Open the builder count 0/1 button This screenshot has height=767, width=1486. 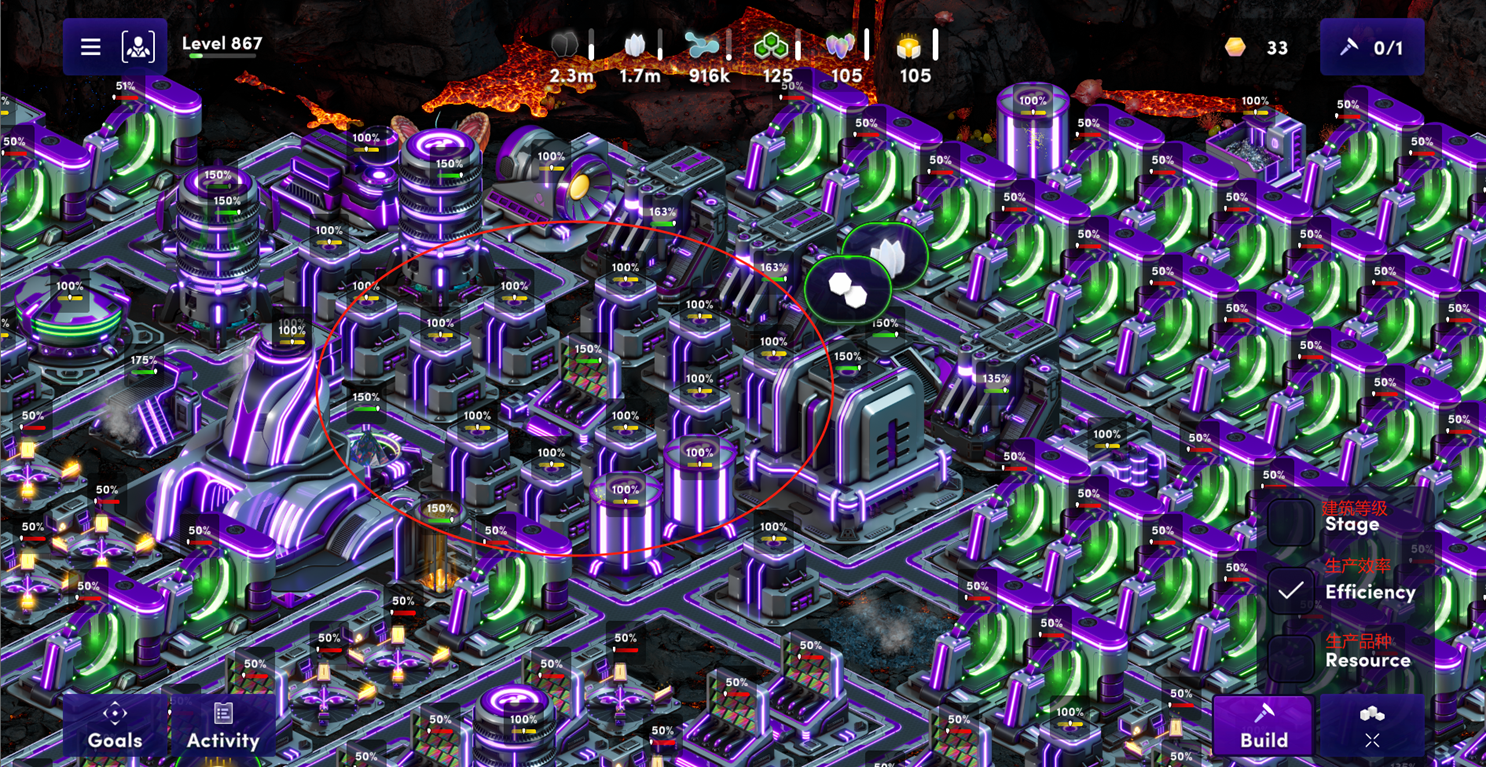1372,47
